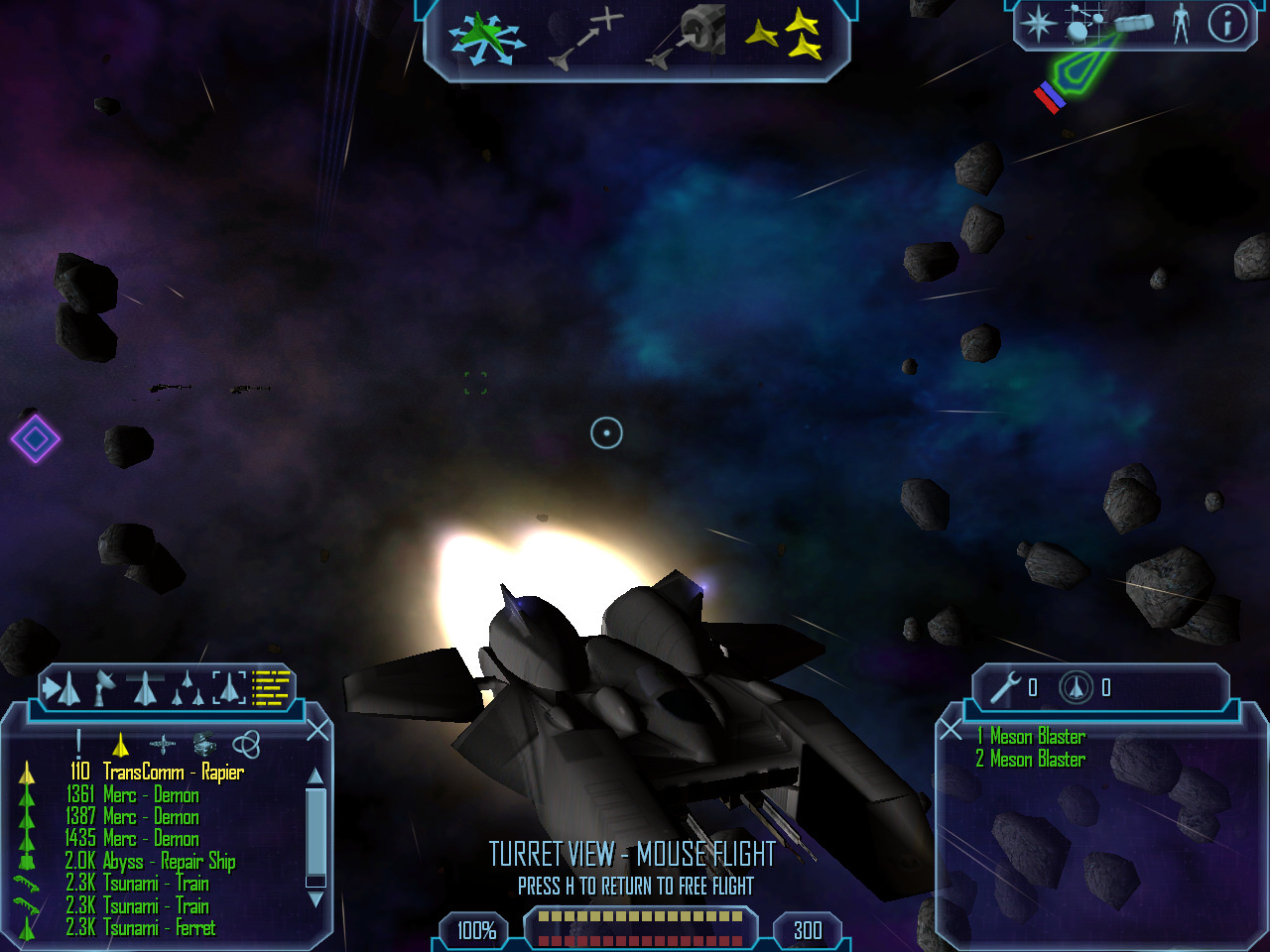The width and height of the screenshot is (1270, 952).
Task: Click the contact list's up arrow
Action: coord(316,775)
